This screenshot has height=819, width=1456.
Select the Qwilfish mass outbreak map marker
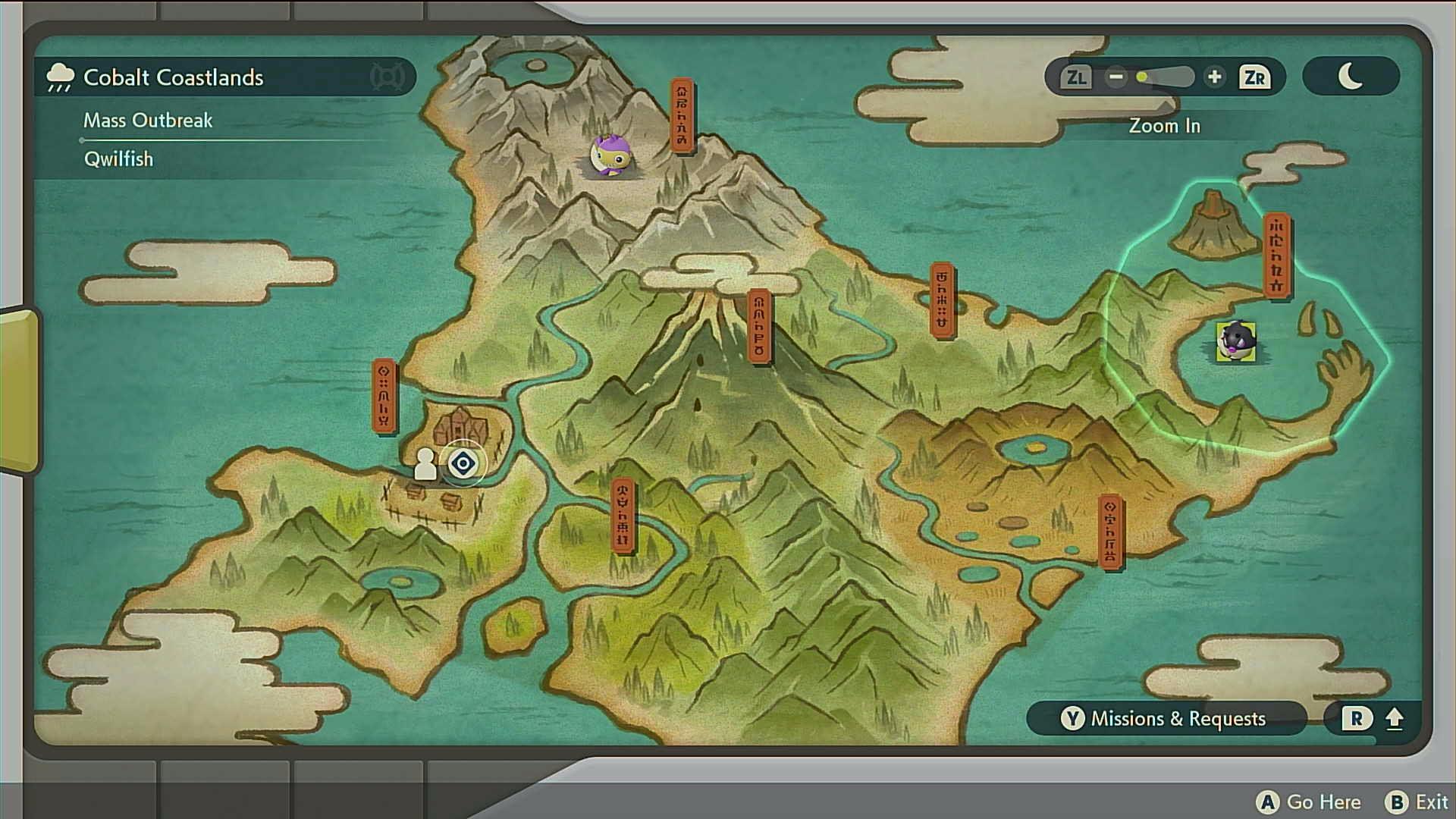pyautogui.click(x=1235, y=341)
